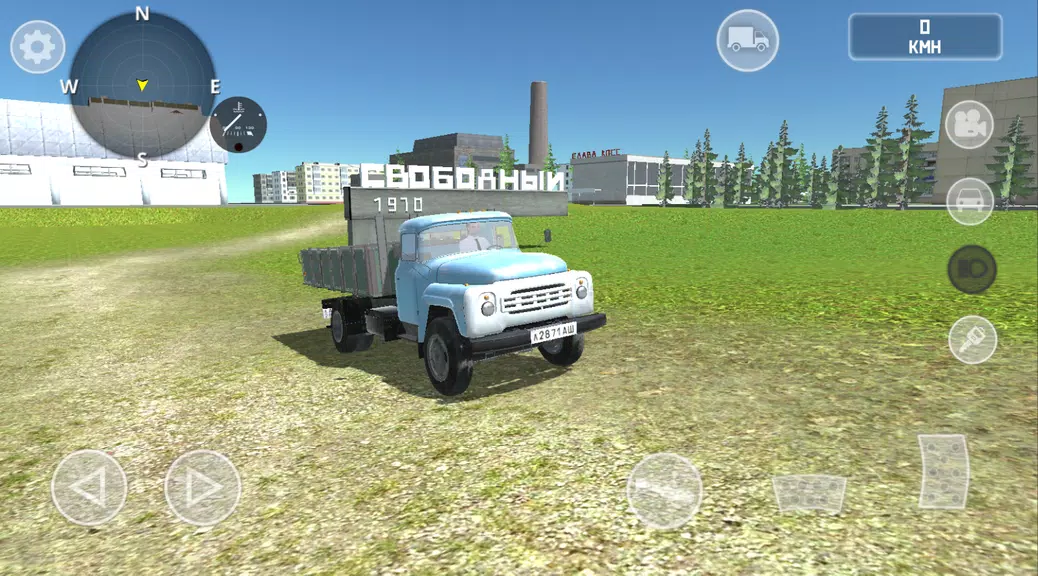Switch view with the video camera button

[969, 125]
